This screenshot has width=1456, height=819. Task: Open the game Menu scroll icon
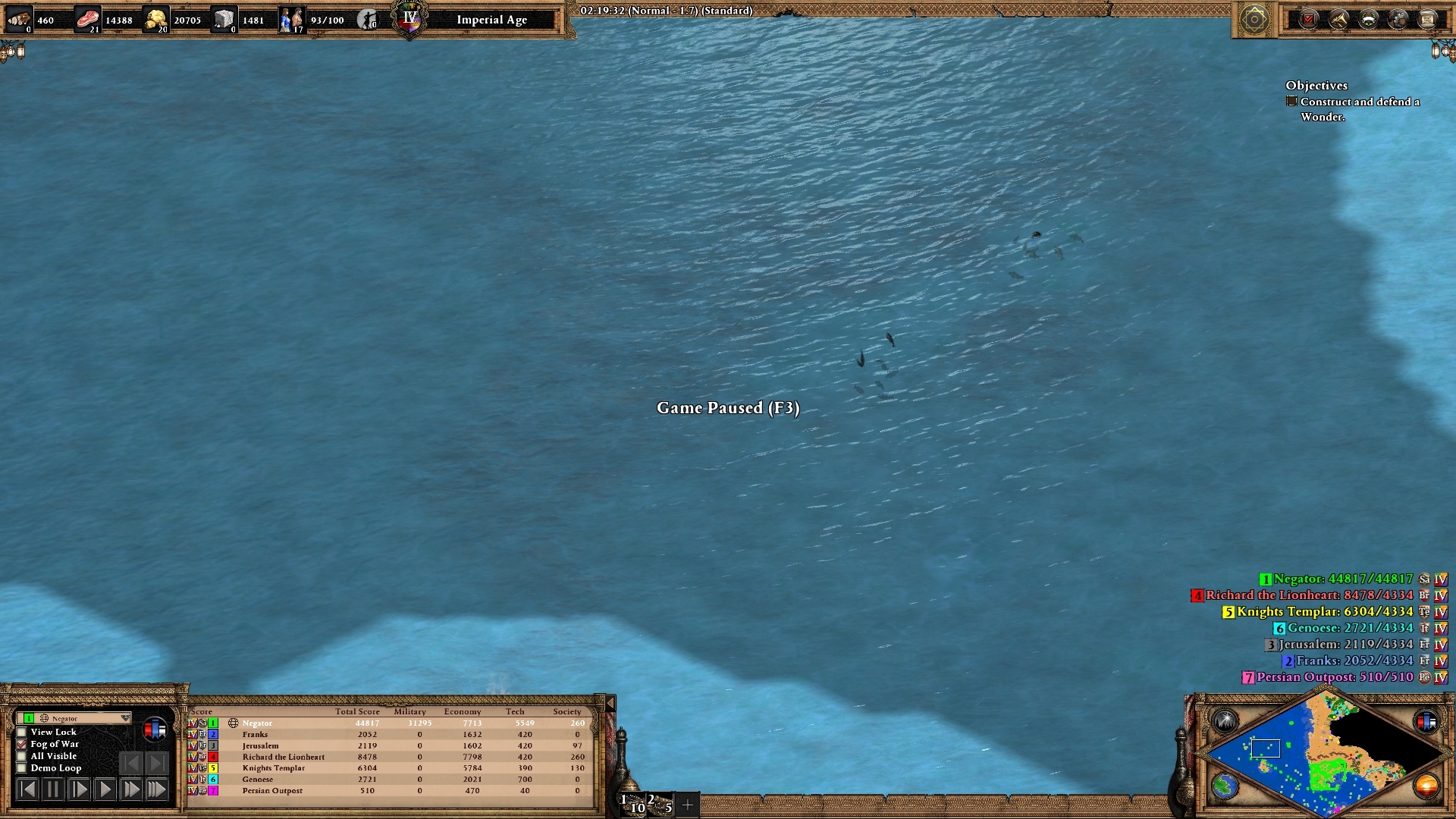1426,19
